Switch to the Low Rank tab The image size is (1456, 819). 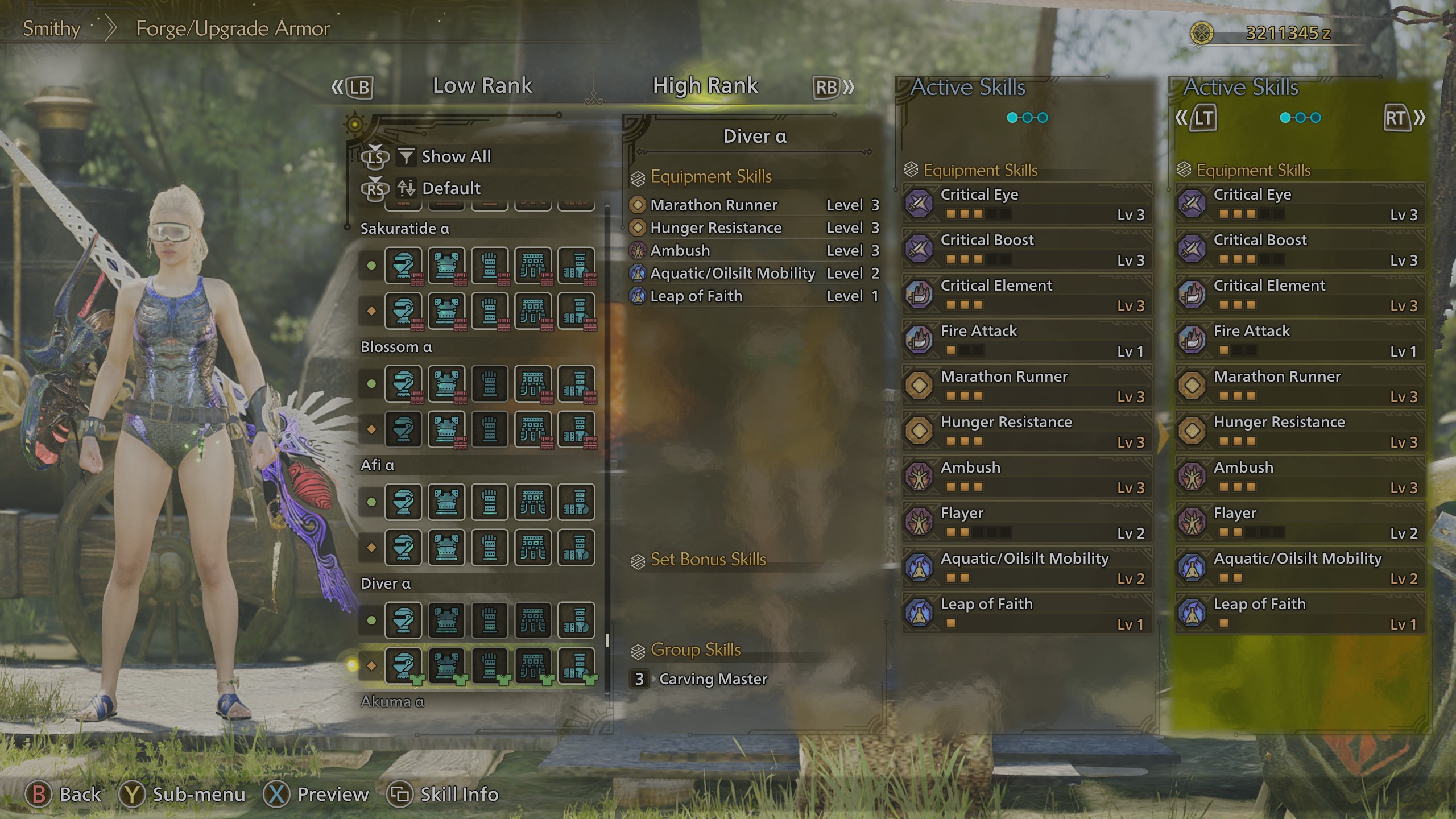point(482,86)
